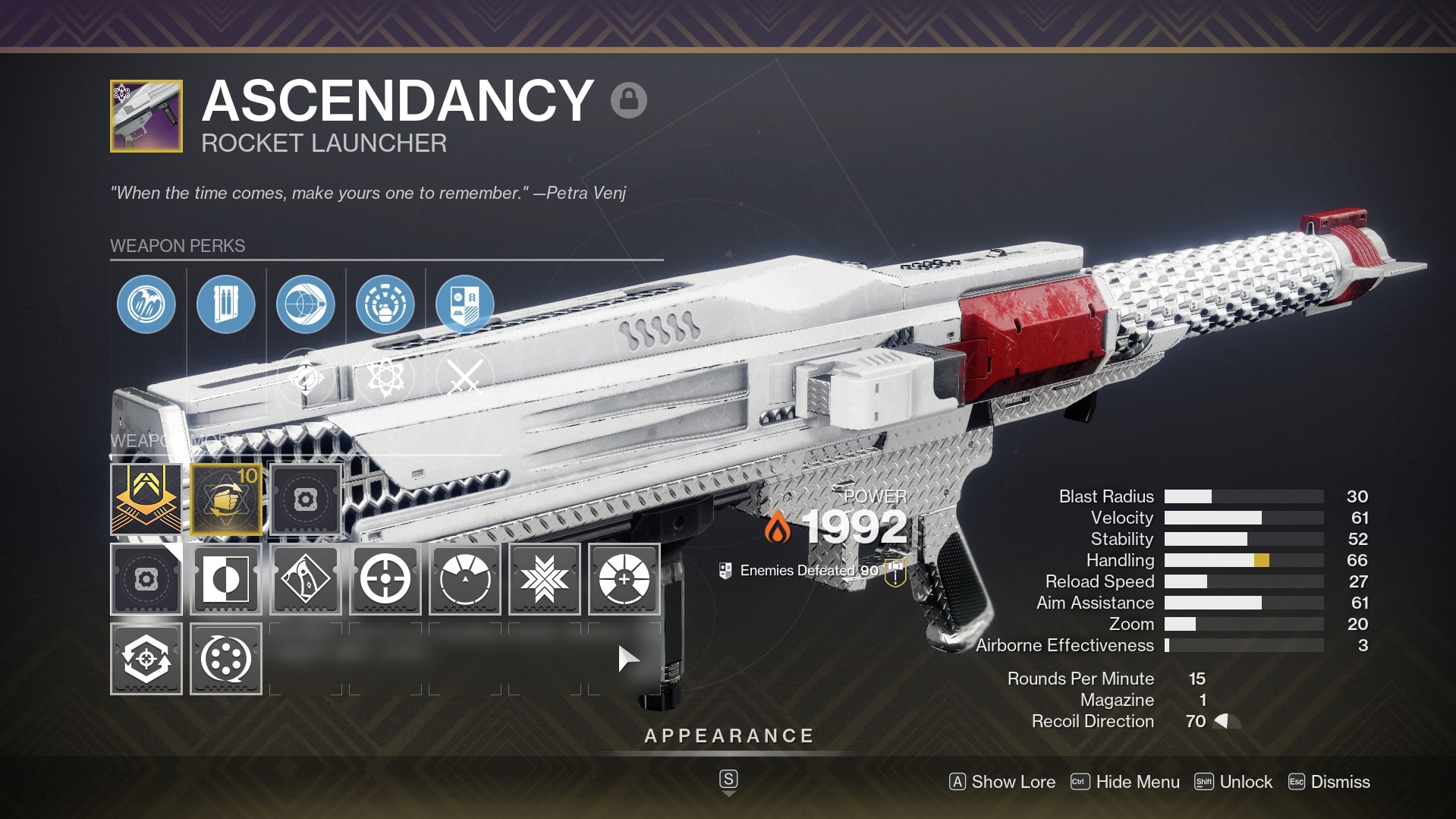Screen dimensions: 1456x819
Task: Choose the revolver cylinder reload mod
Action: [x=226, y=659]
